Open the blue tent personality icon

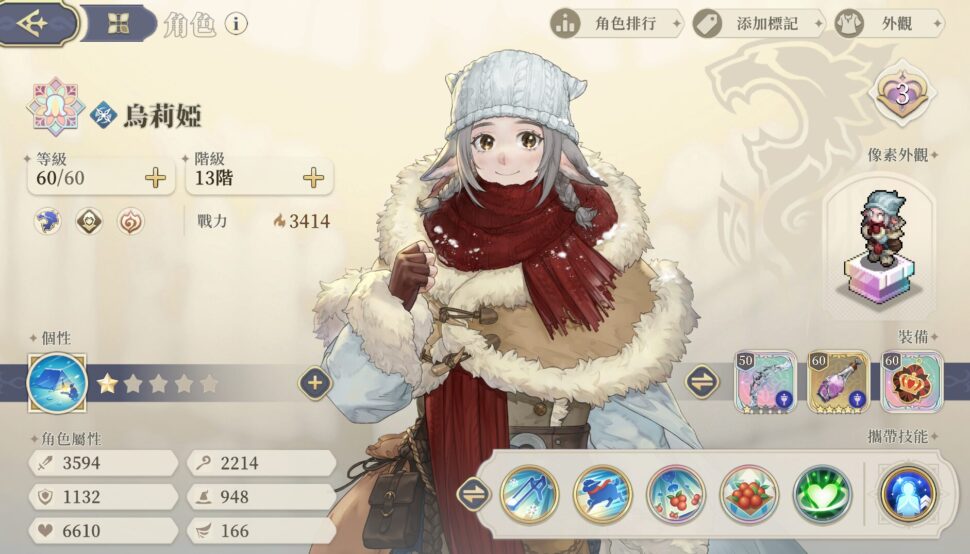coord(56,383)
